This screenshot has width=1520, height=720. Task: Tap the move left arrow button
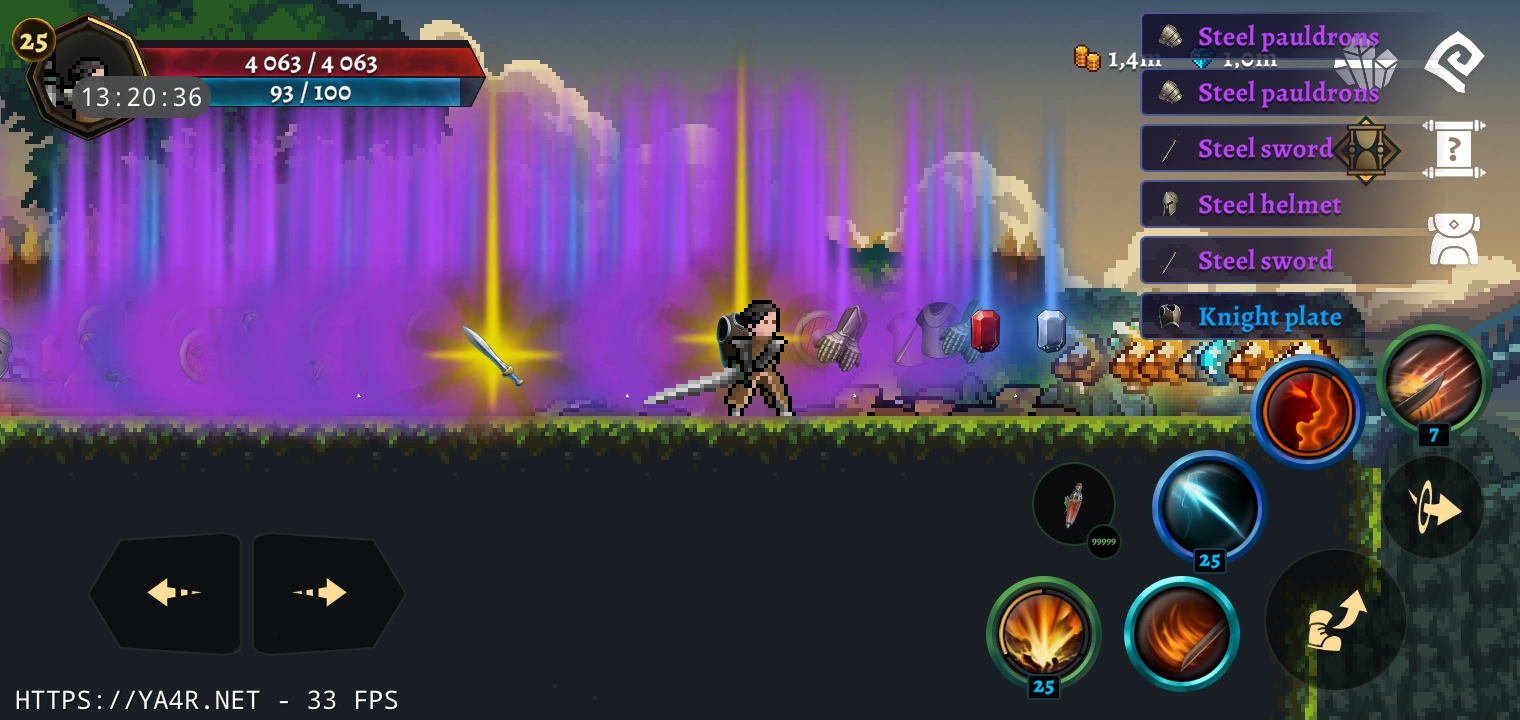pos(168,592)
